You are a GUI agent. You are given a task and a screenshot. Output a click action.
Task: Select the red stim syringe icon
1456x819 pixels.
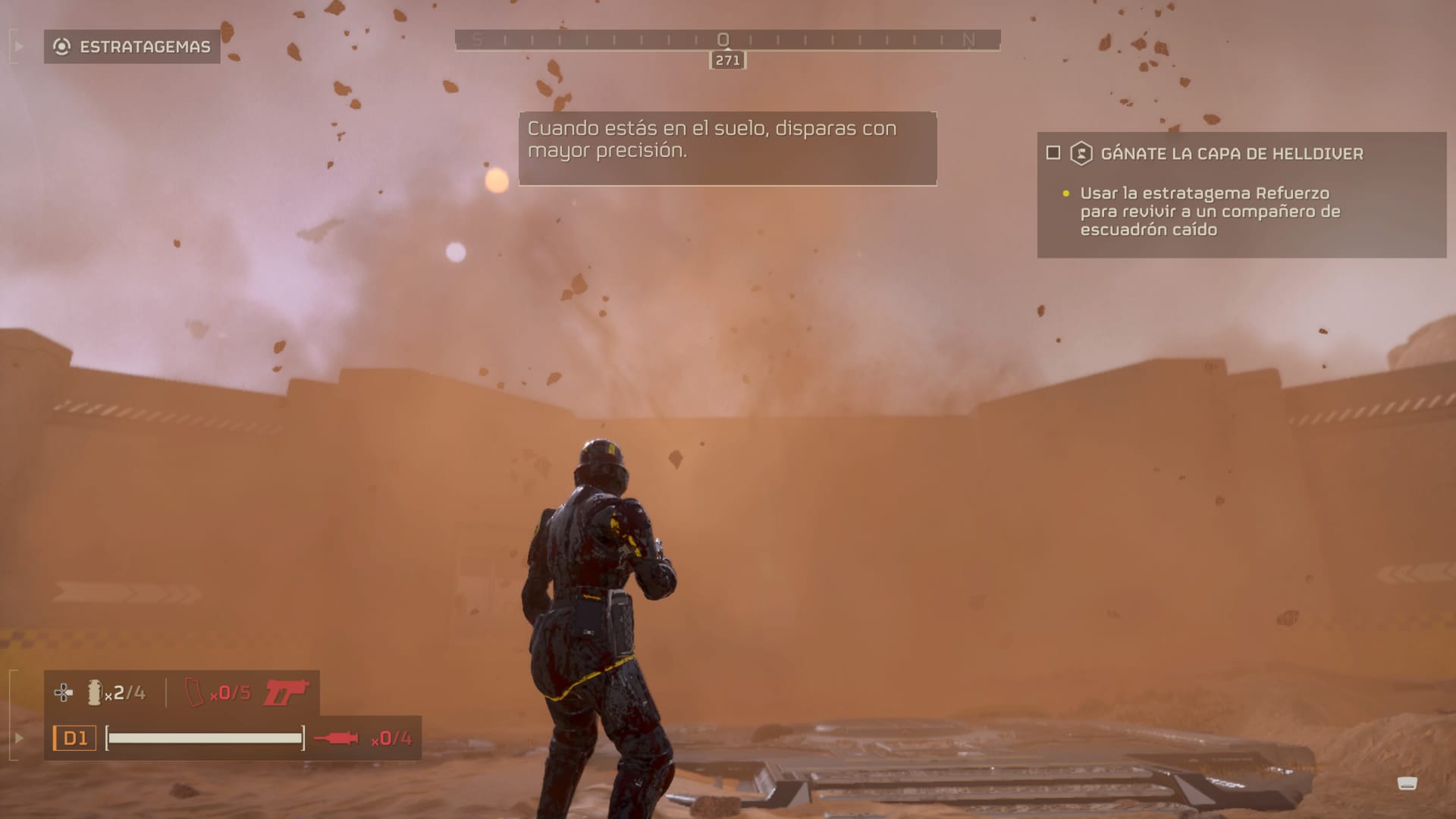tap(336, 738)
